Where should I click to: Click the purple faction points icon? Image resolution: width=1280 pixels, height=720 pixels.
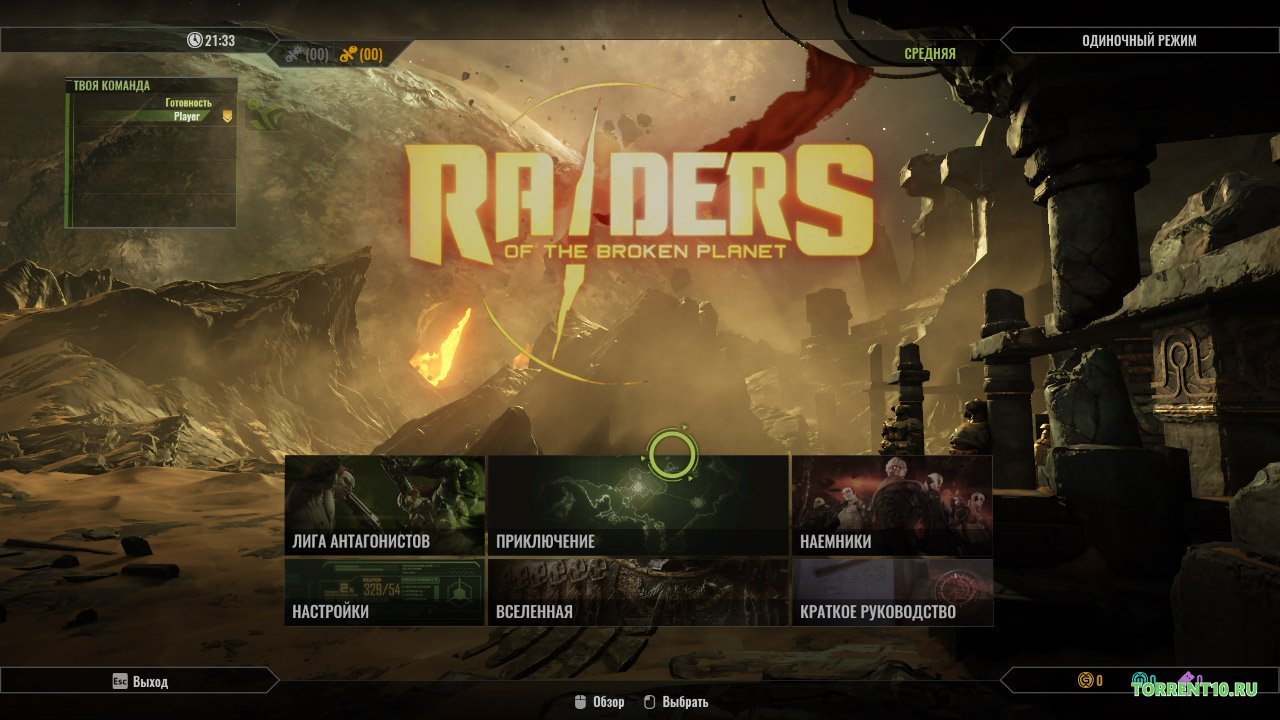pyautogui.click(x=1188, y=676)
